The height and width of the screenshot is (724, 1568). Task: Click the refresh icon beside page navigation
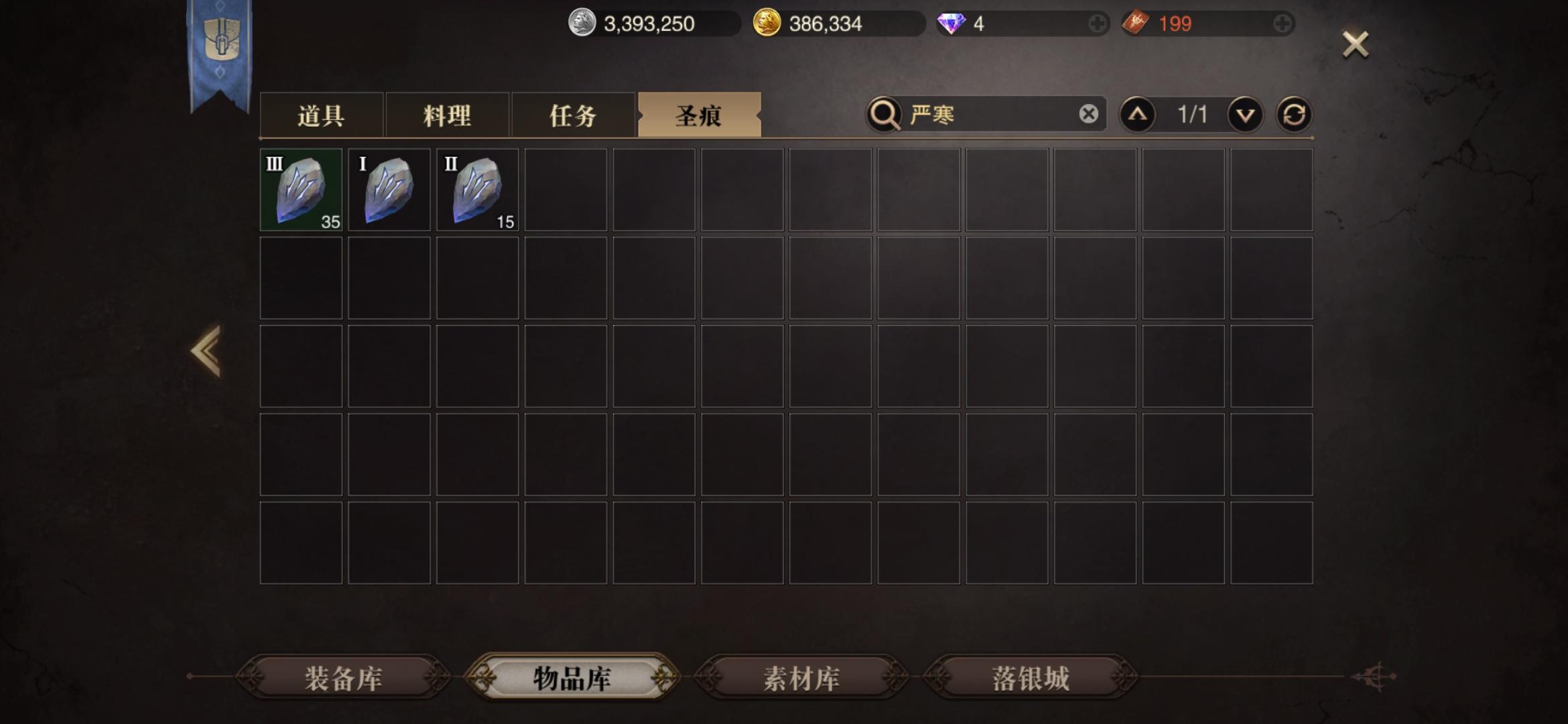(1295, 114)
